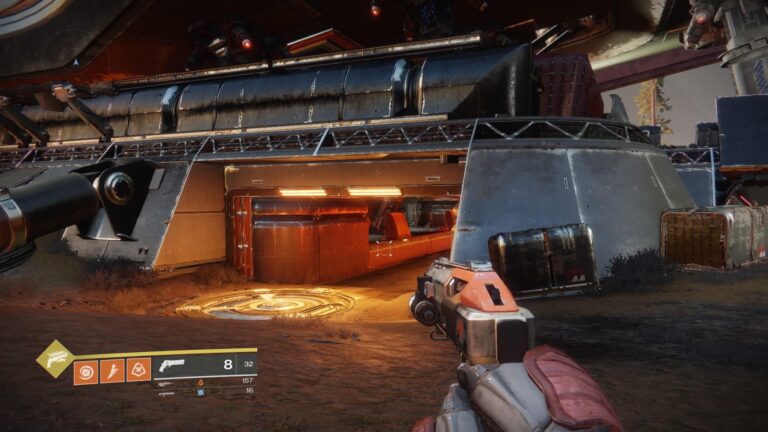768x432 pixels.
Task: Trigger the hooded class ability icon
Action: point(138,371)
